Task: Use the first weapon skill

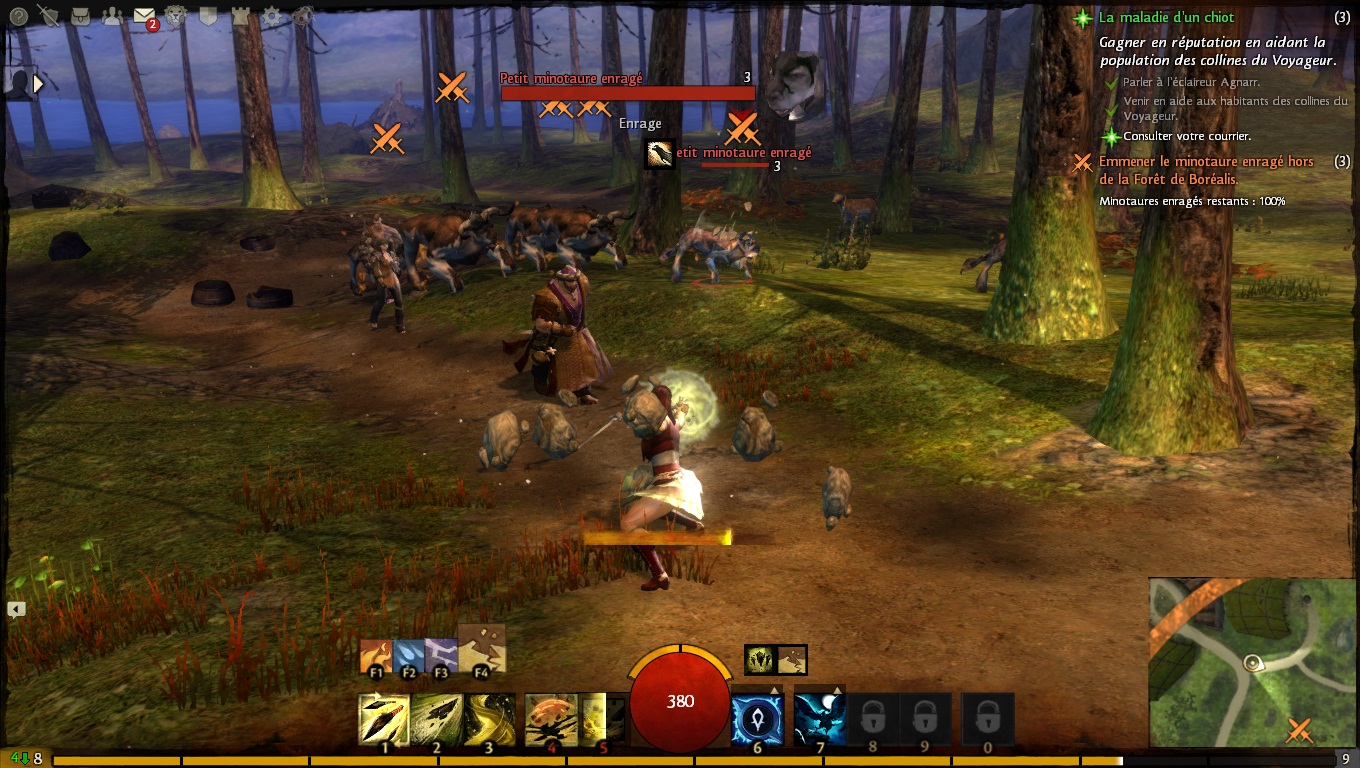Action: point(384,719)
